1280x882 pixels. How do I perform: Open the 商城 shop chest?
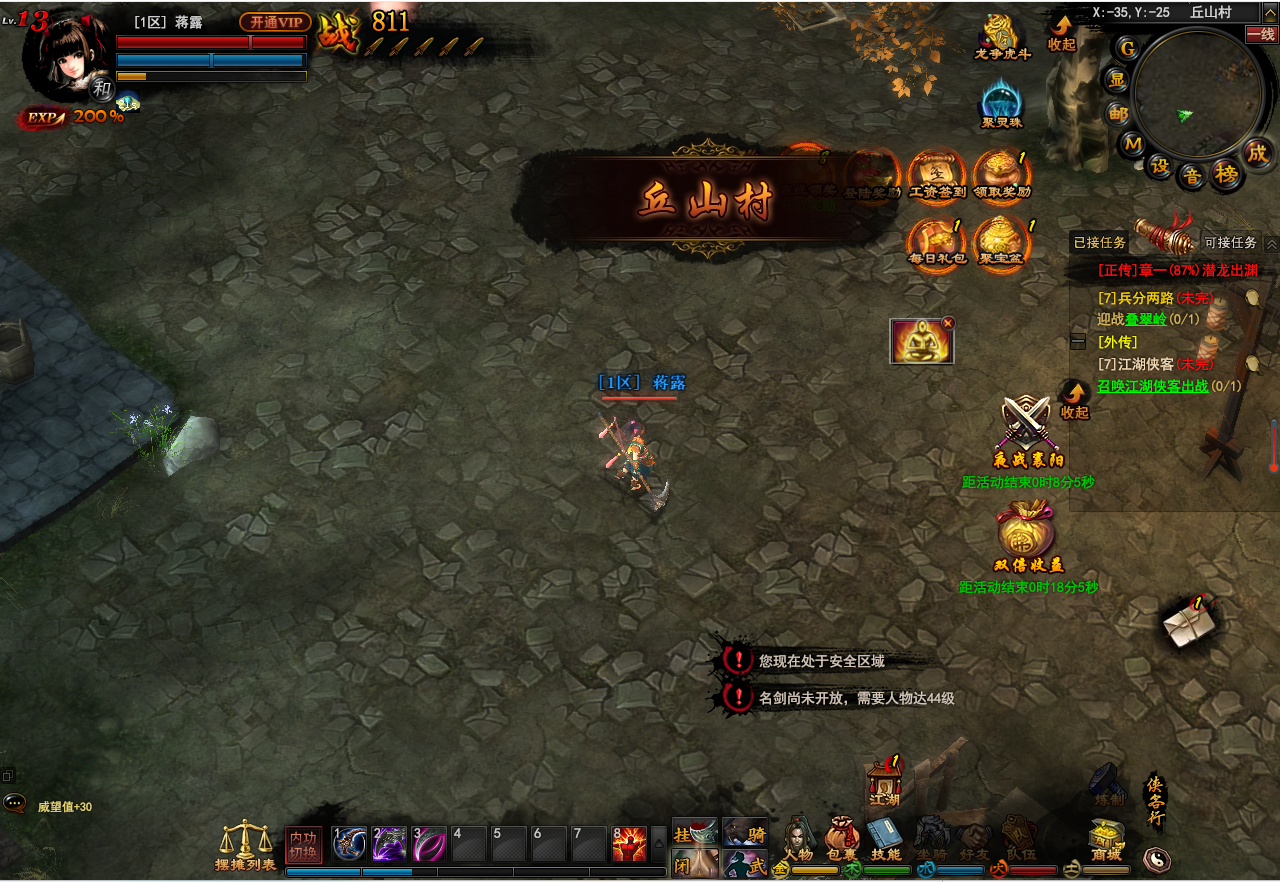click(x=1107, y=840)
